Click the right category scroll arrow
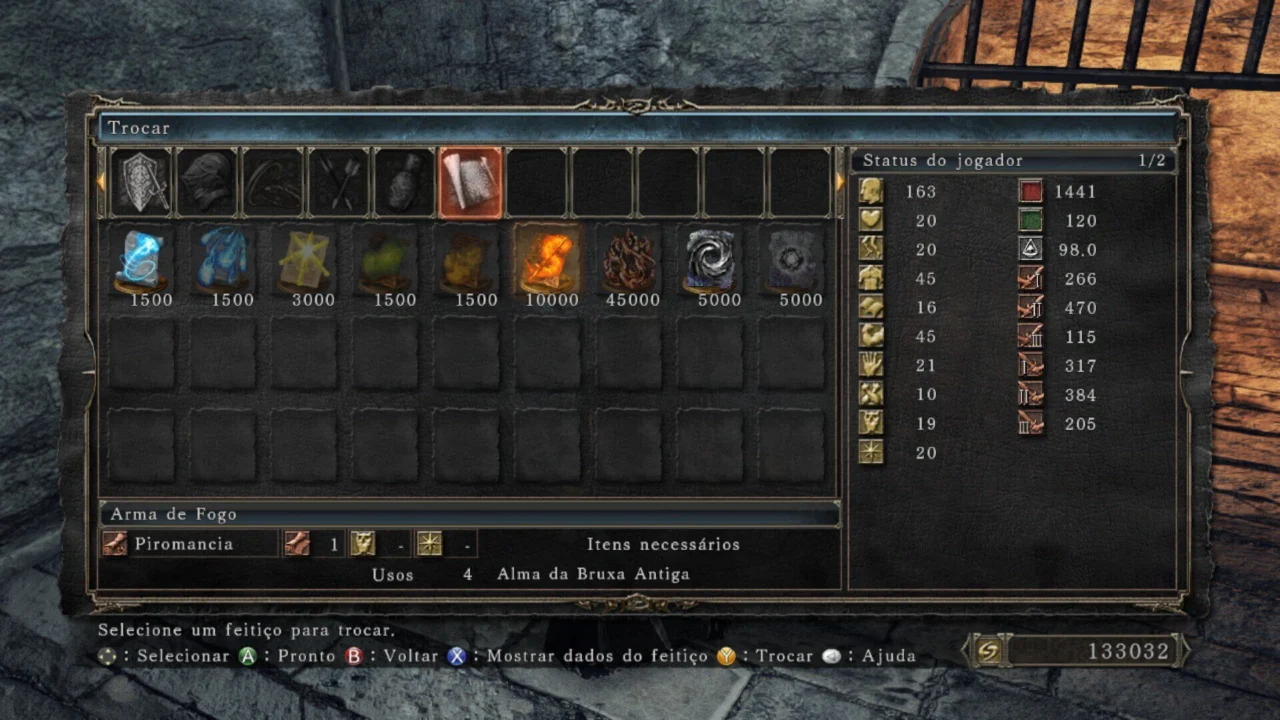 [840, 182]
